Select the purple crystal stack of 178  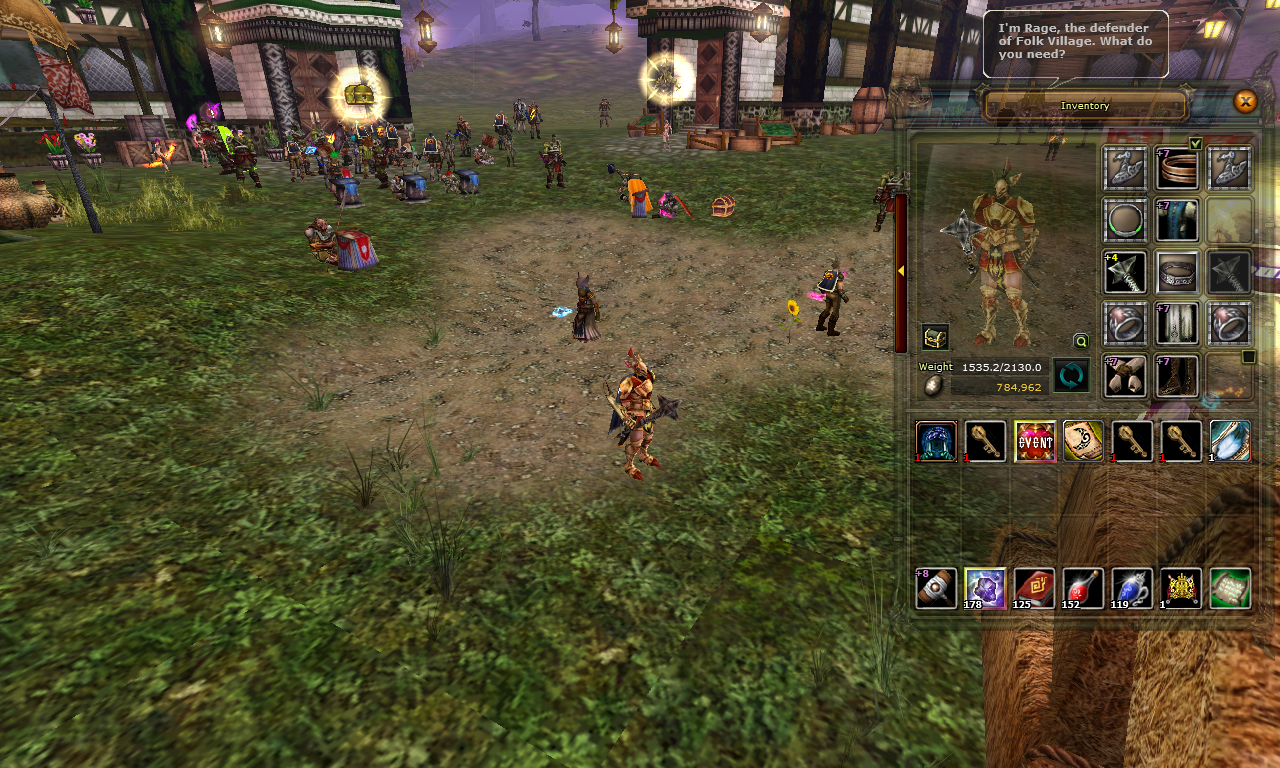click(985, 588)
